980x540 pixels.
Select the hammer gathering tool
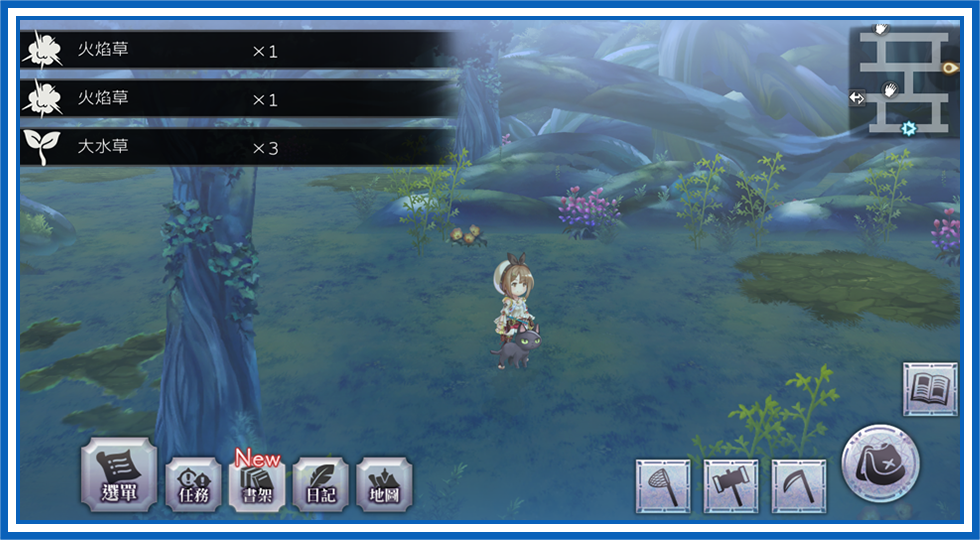point(731,486)
